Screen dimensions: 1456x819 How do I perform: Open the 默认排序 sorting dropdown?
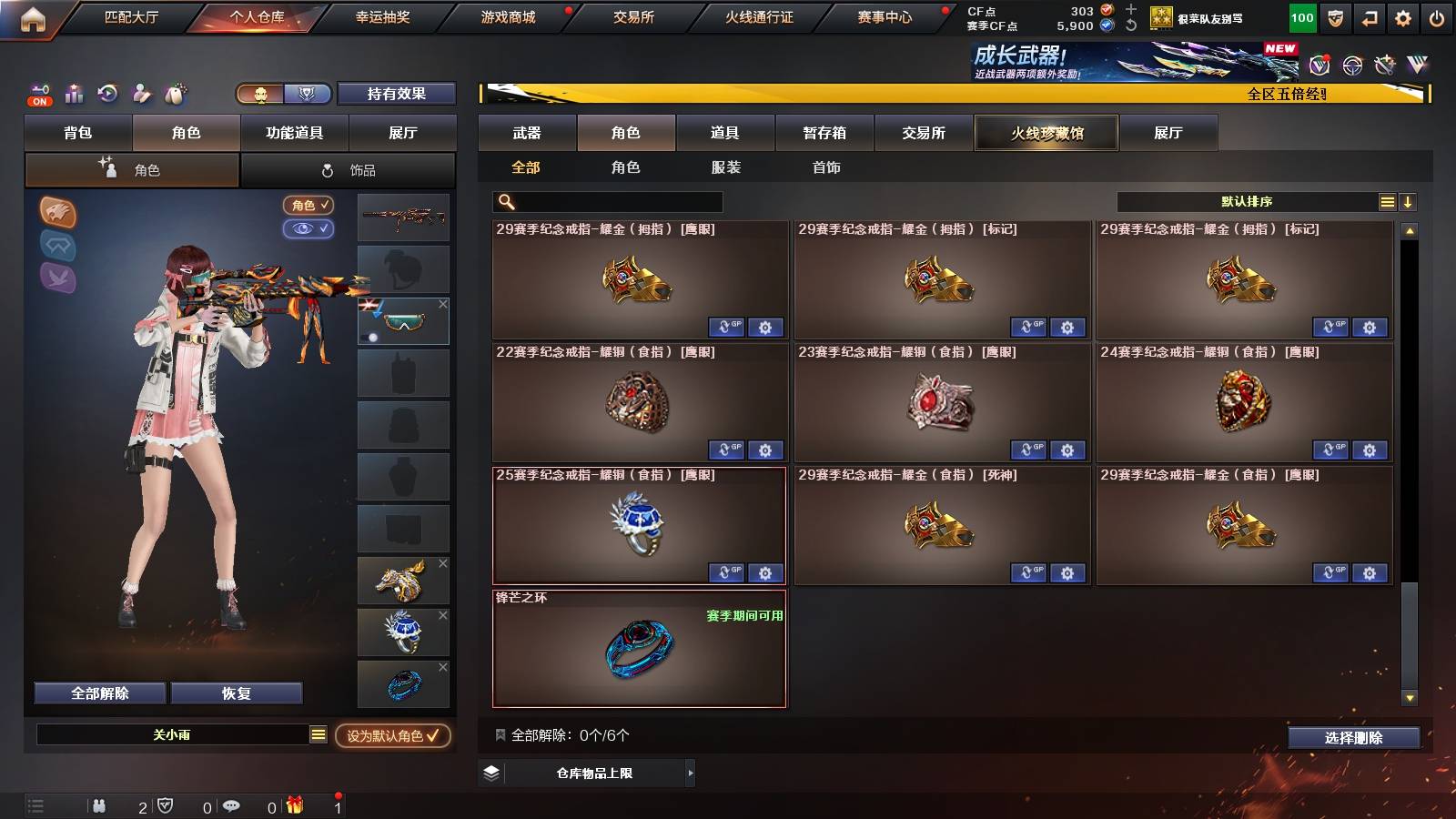(x=1247, y=202)
